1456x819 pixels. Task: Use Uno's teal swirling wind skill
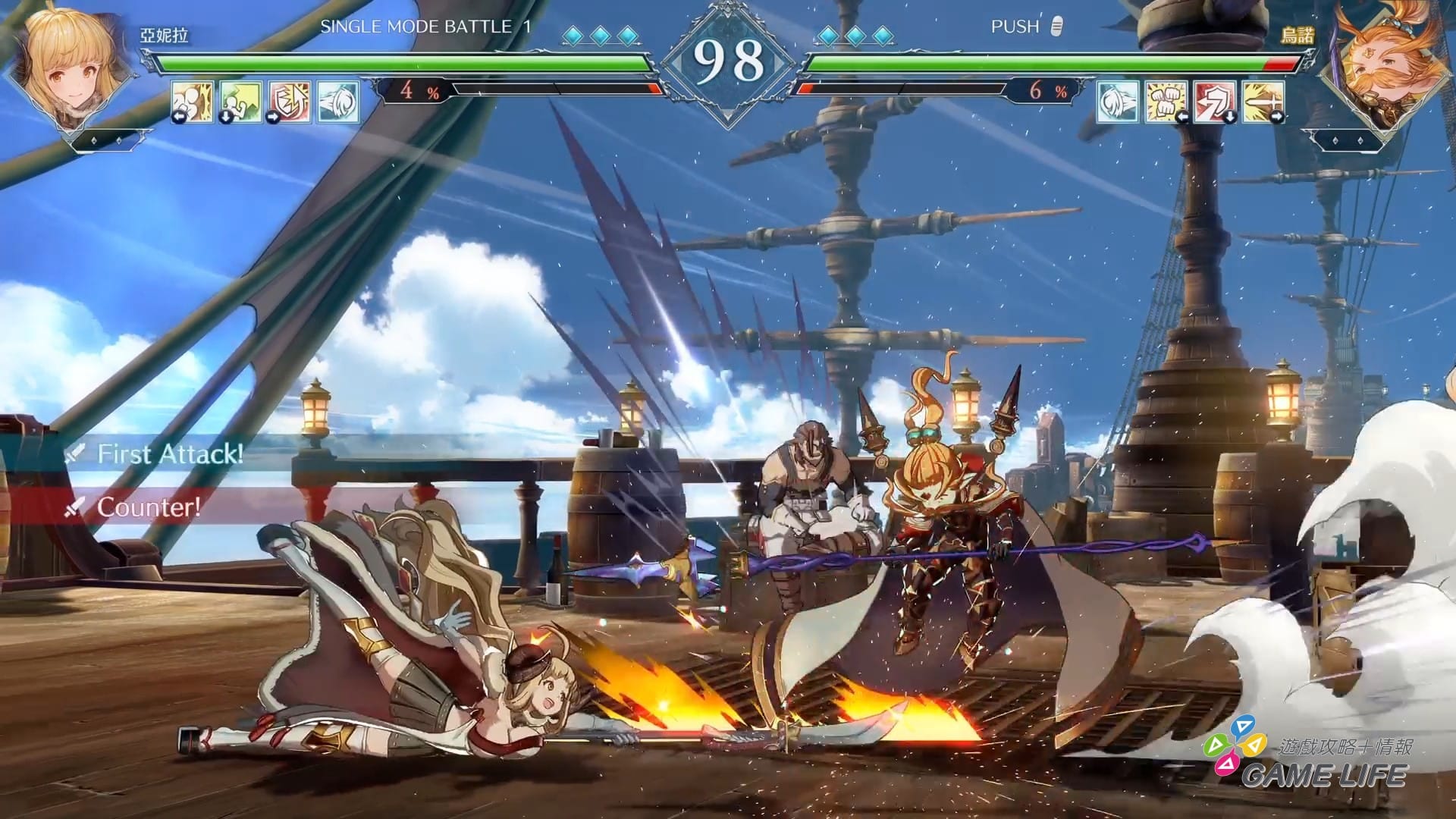[1117, 102]
